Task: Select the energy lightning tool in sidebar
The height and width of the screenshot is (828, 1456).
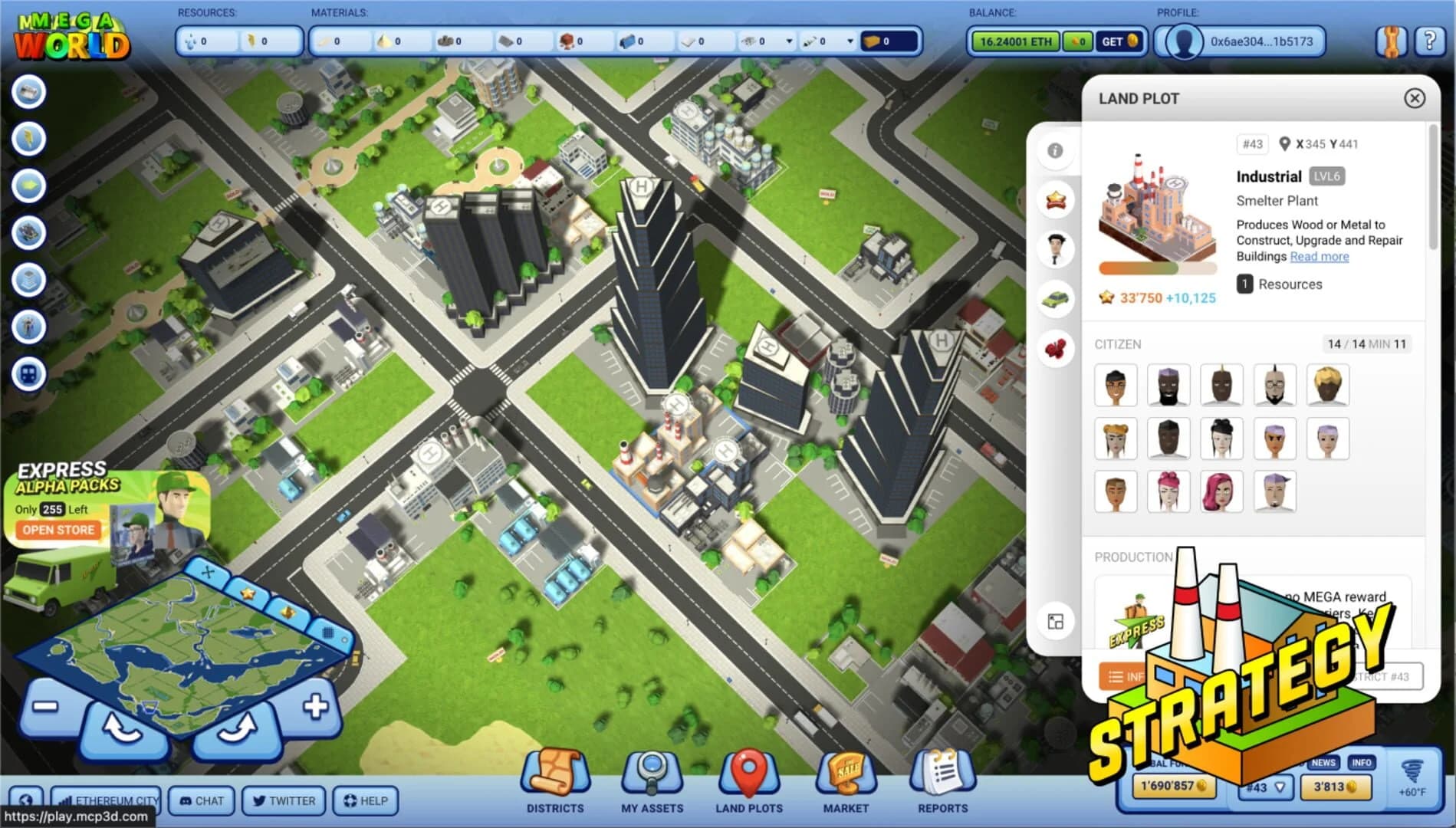Action: pos(28,139)
